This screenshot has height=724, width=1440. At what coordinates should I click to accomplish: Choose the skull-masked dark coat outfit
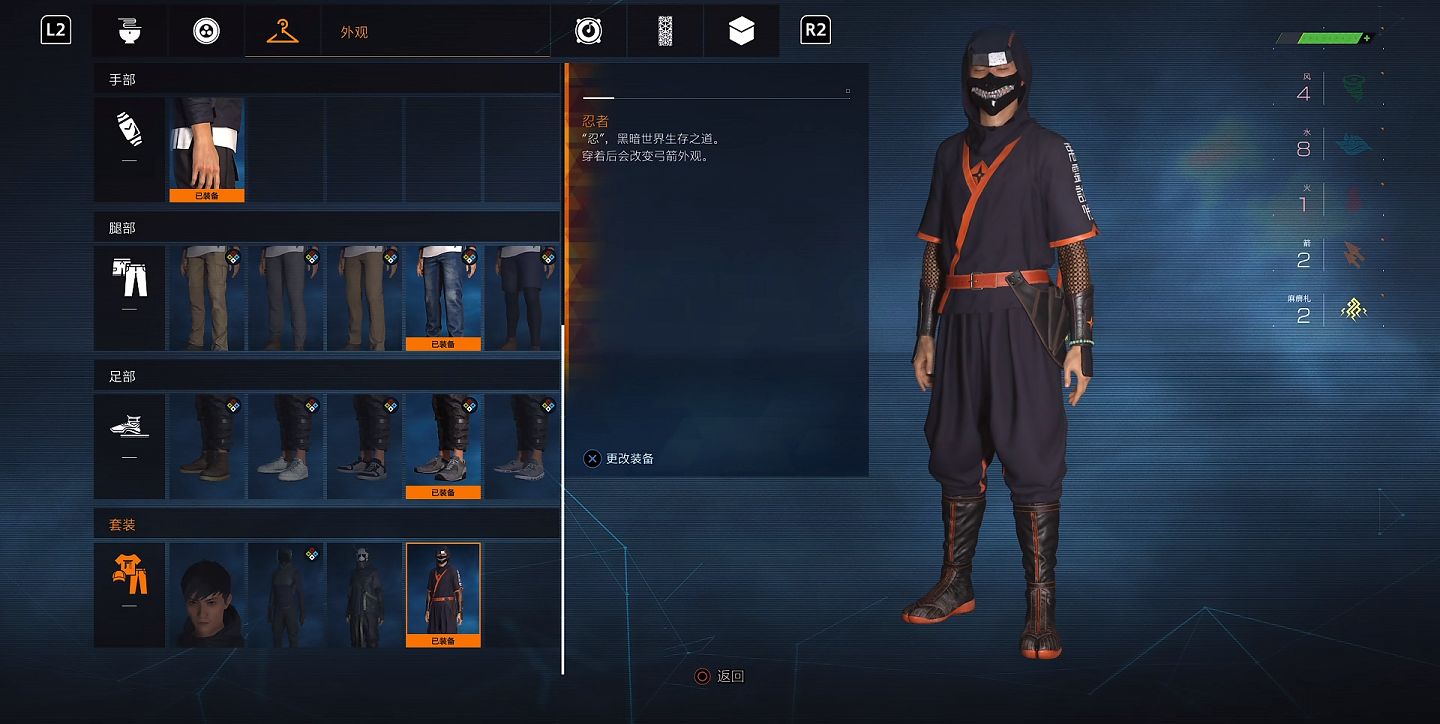[x=364, y=595]
